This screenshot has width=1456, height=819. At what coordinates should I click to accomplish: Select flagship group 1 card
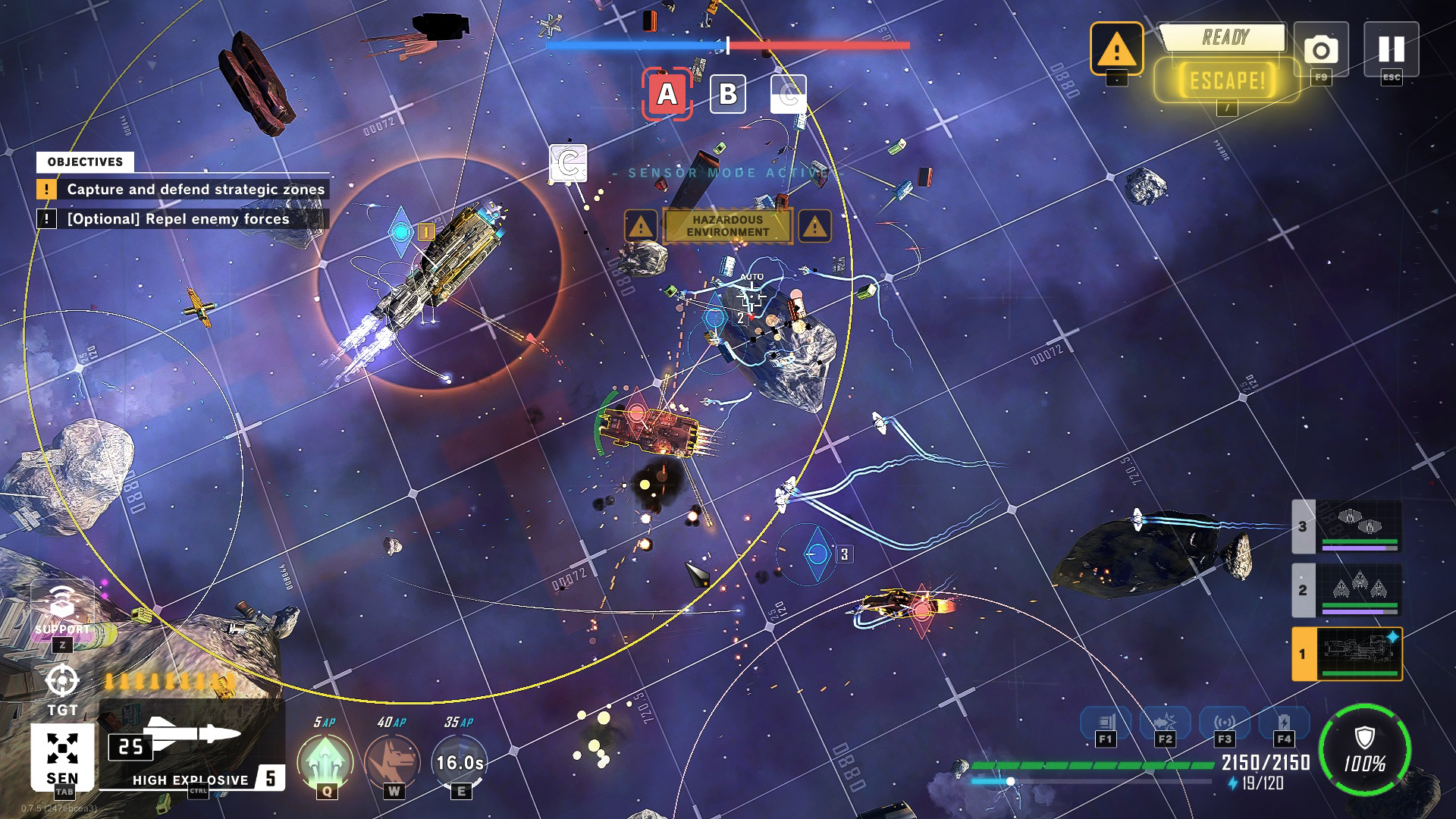[1348, 654]
